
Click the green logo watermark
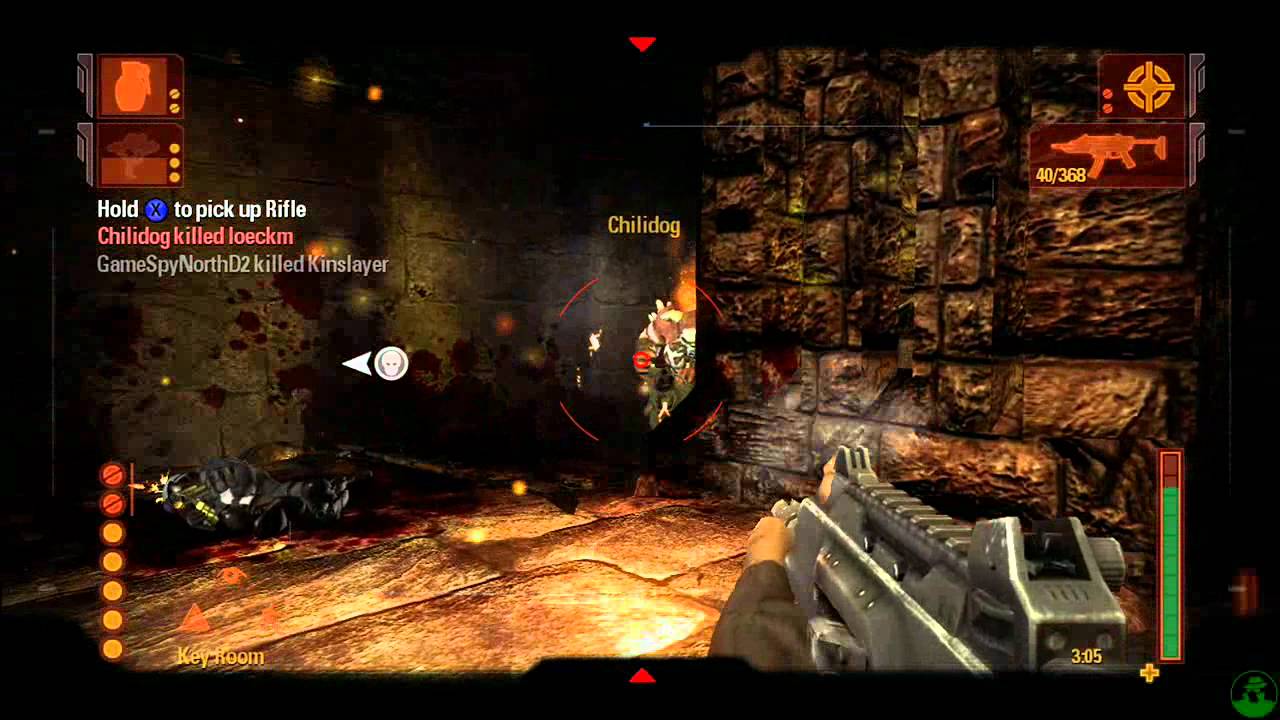pos(1253,694)
